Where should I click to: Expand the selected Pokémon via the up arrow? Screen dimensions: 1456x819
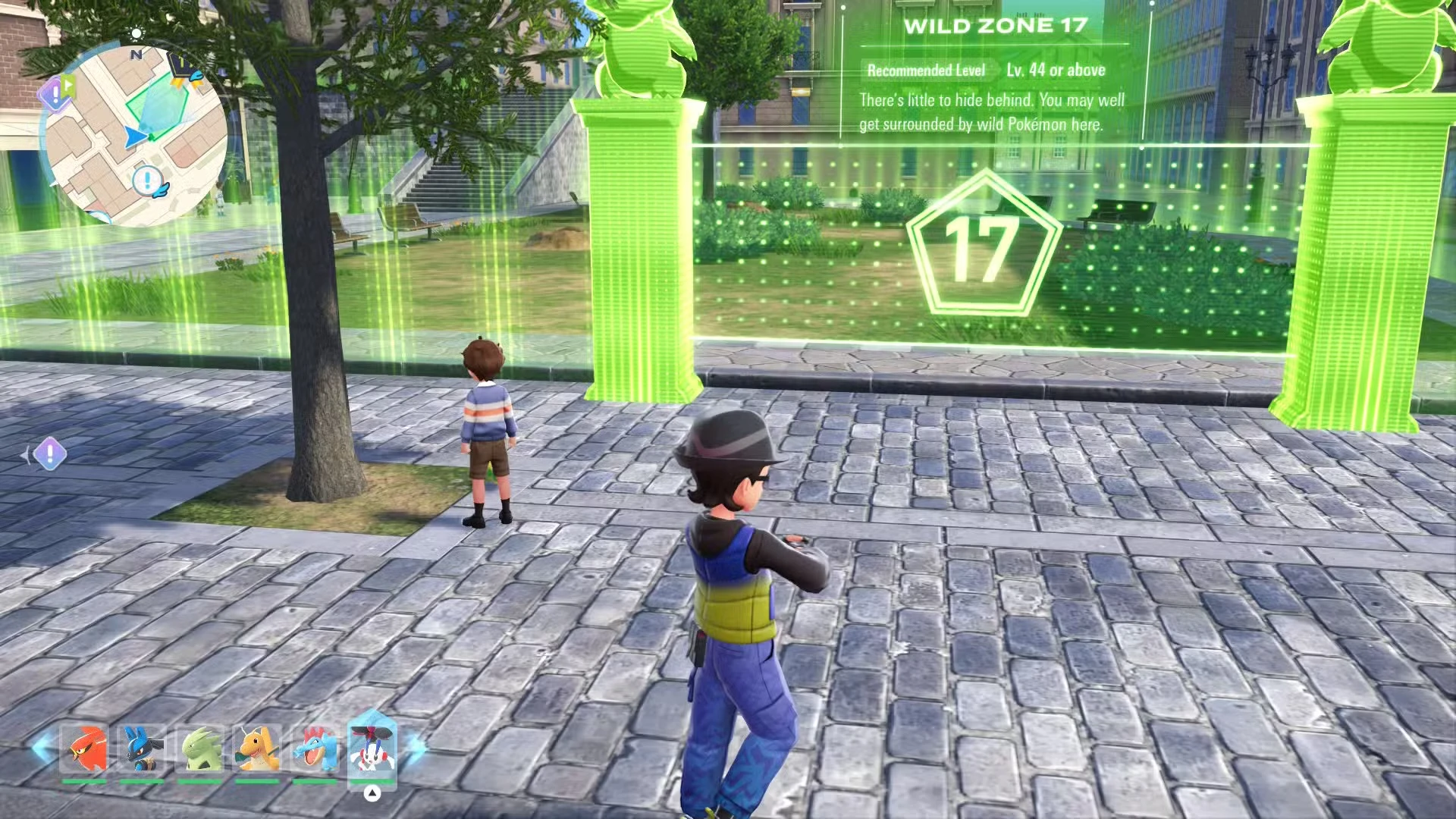click(372, 792)
